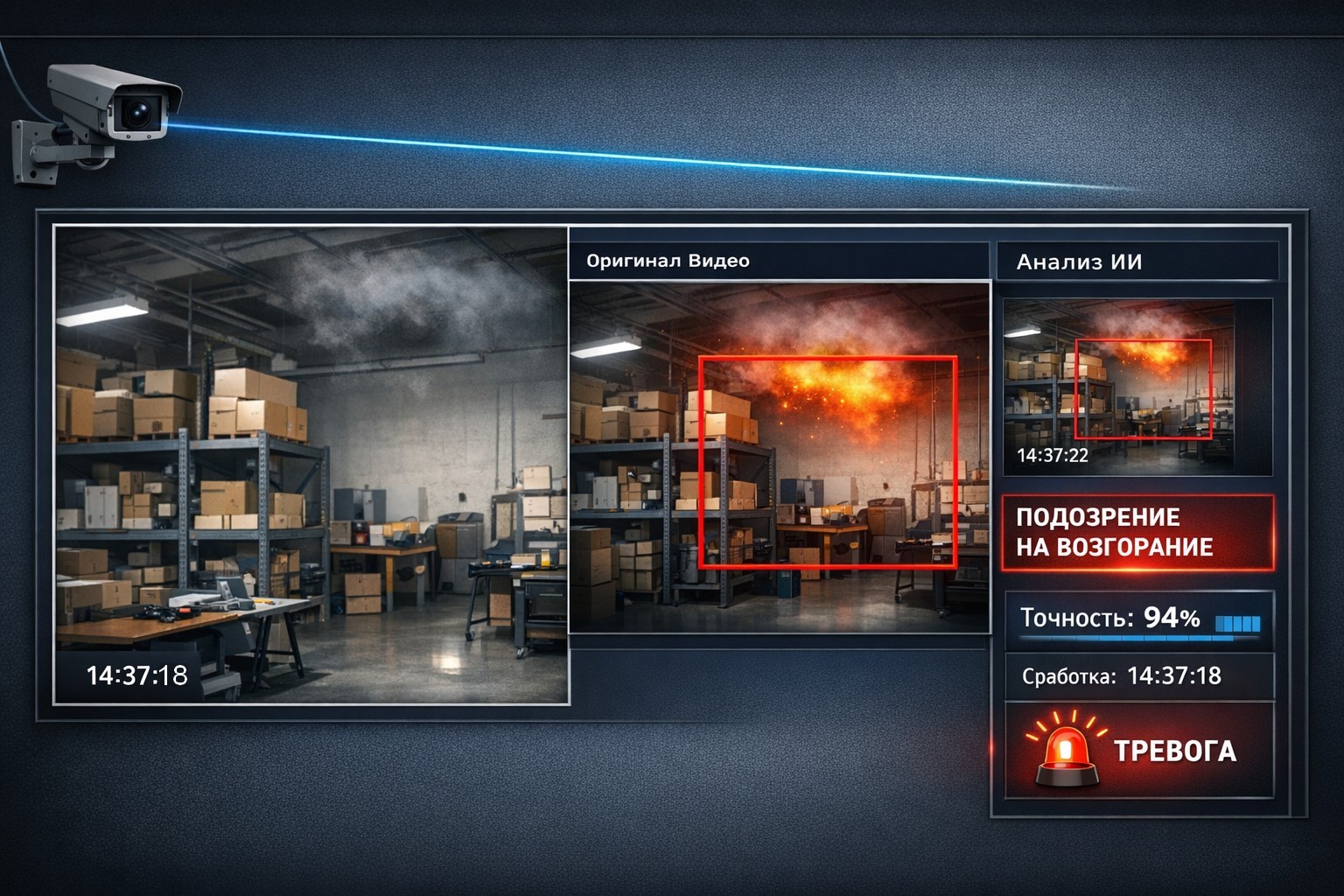1344x896 pixels.
Task: Open the AI analysis thumbnail timestamped 14:37:22
Action: pyautogui.click(x=1137, y=388)
